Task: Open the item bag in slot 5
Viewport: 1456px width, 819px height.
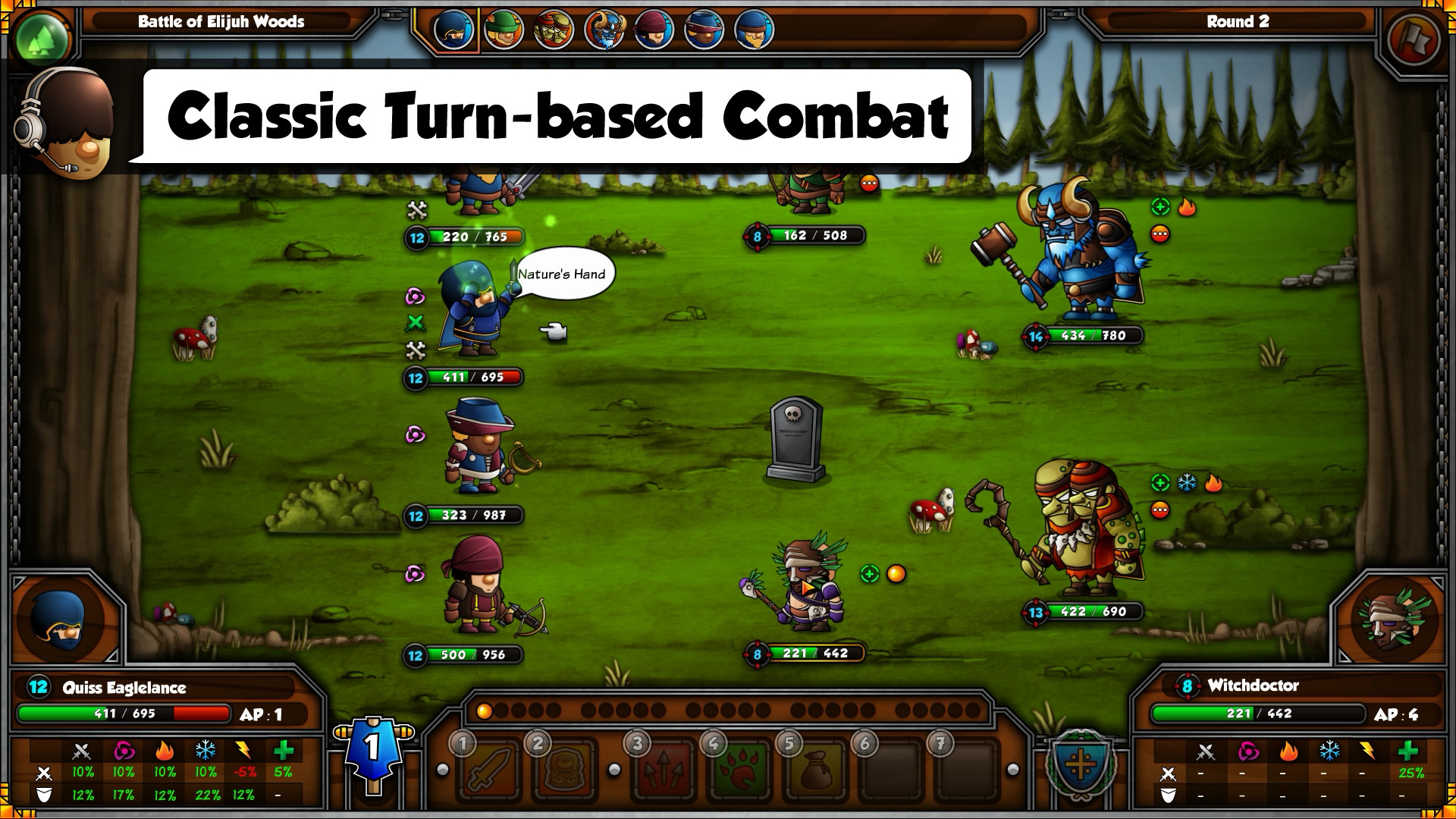Action: click(x=814, y=773)
